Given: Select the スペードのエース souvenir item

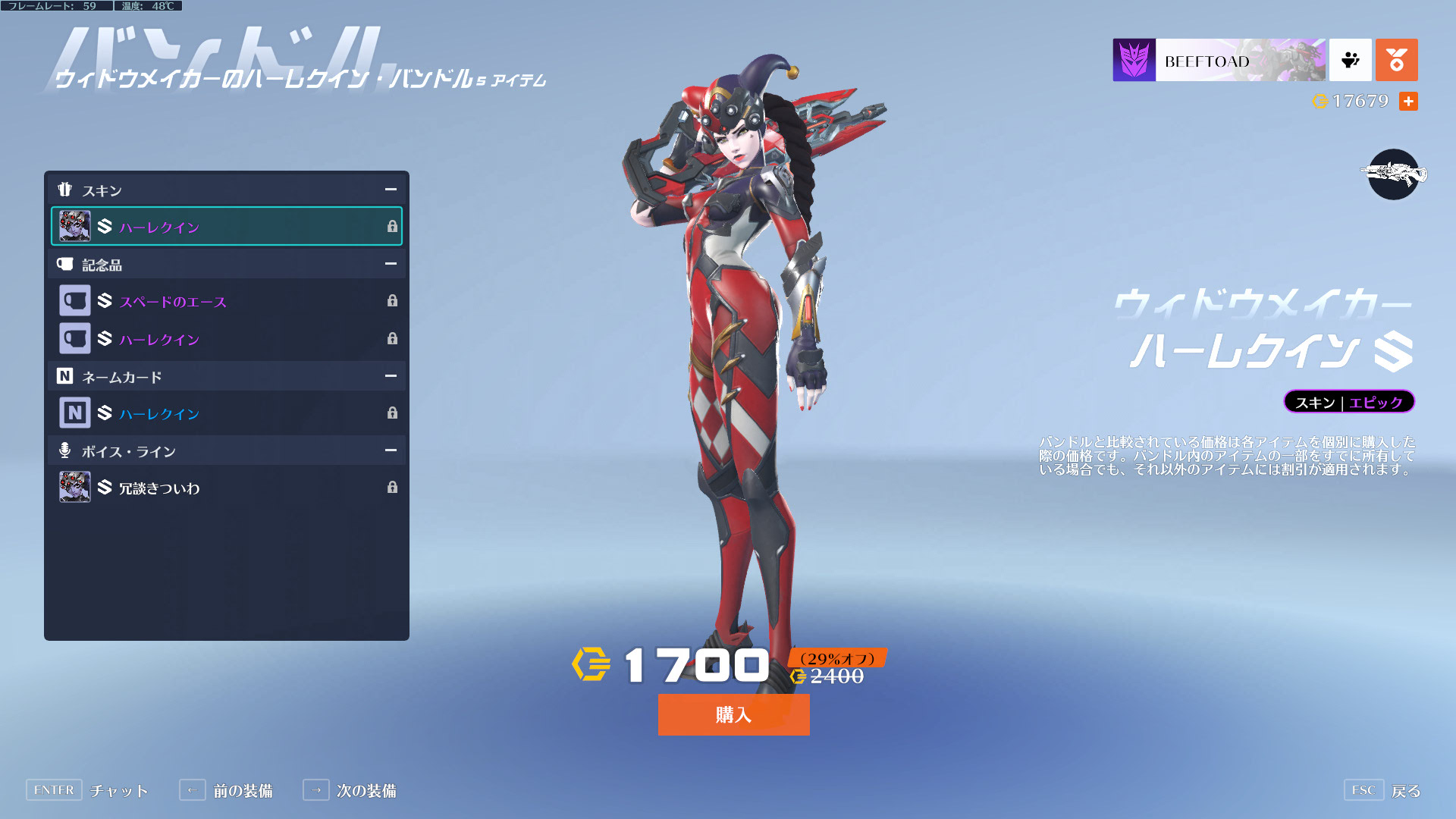Looking at the screenshot, I should pos(226,301).
